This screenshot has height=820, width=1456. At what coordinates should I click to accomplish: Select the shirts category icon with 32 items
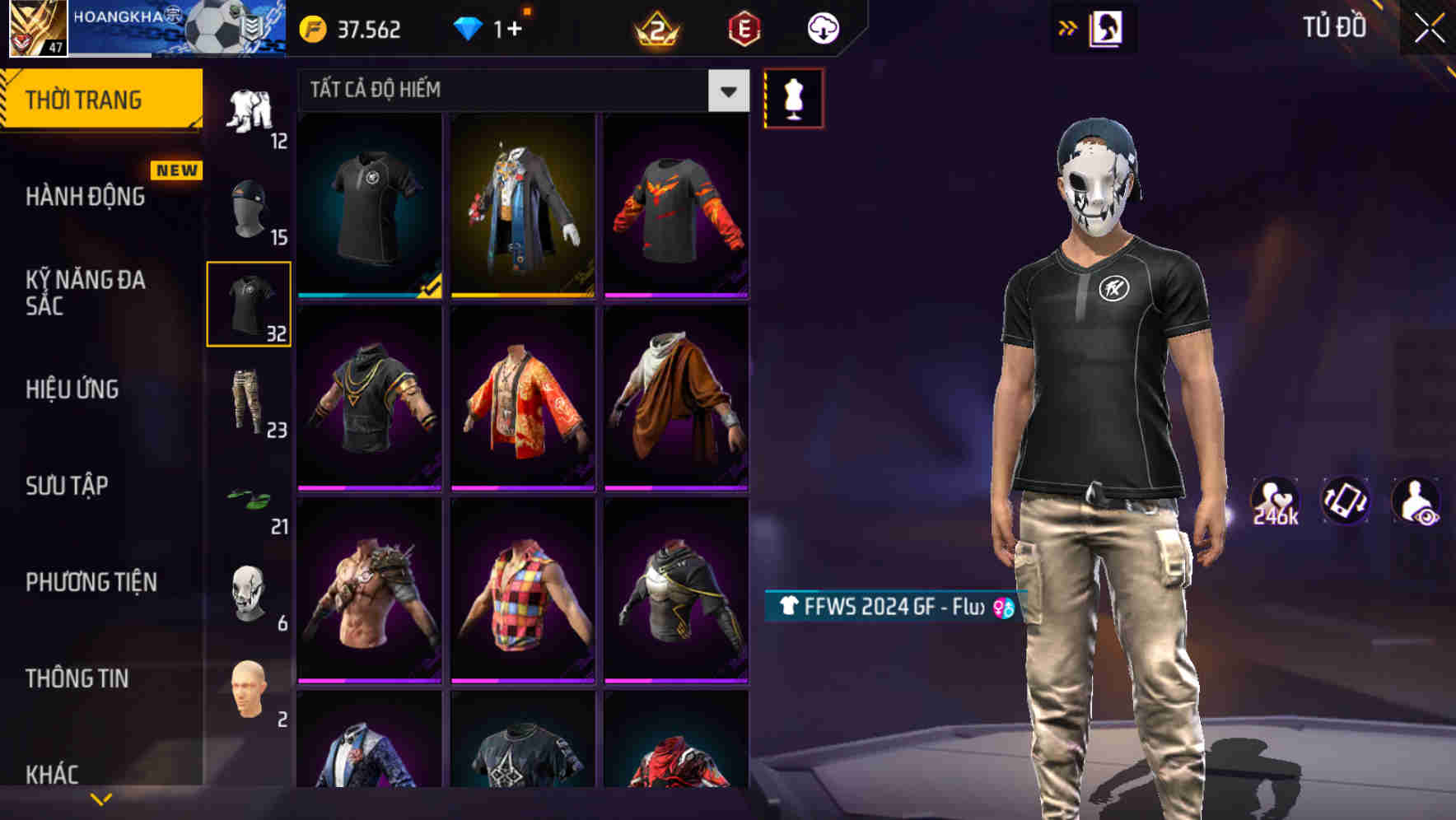pyautogui.click(x=247, y=301)
